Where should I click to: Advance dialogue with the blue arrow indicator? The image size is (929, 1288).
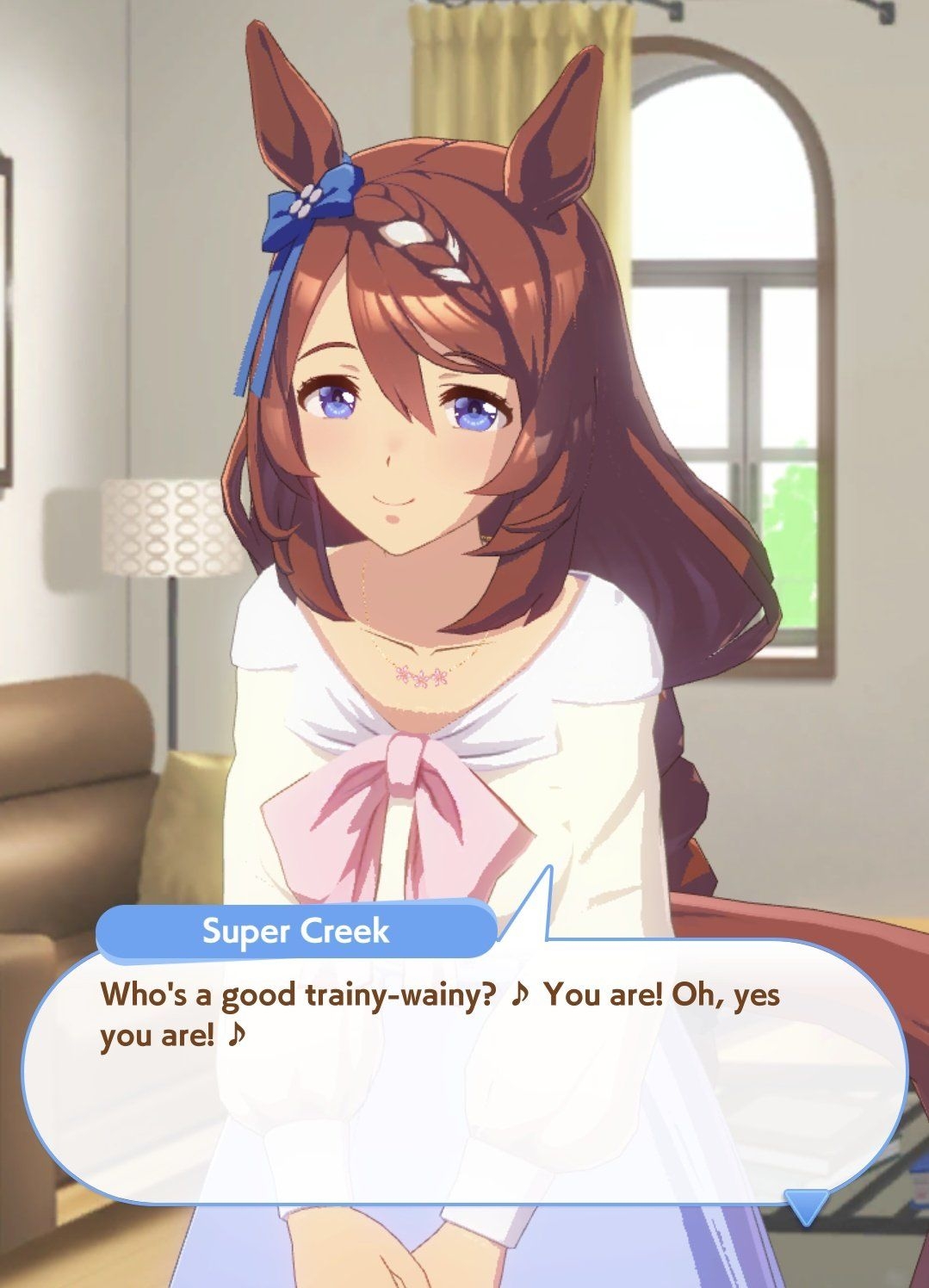point(806,1205)
